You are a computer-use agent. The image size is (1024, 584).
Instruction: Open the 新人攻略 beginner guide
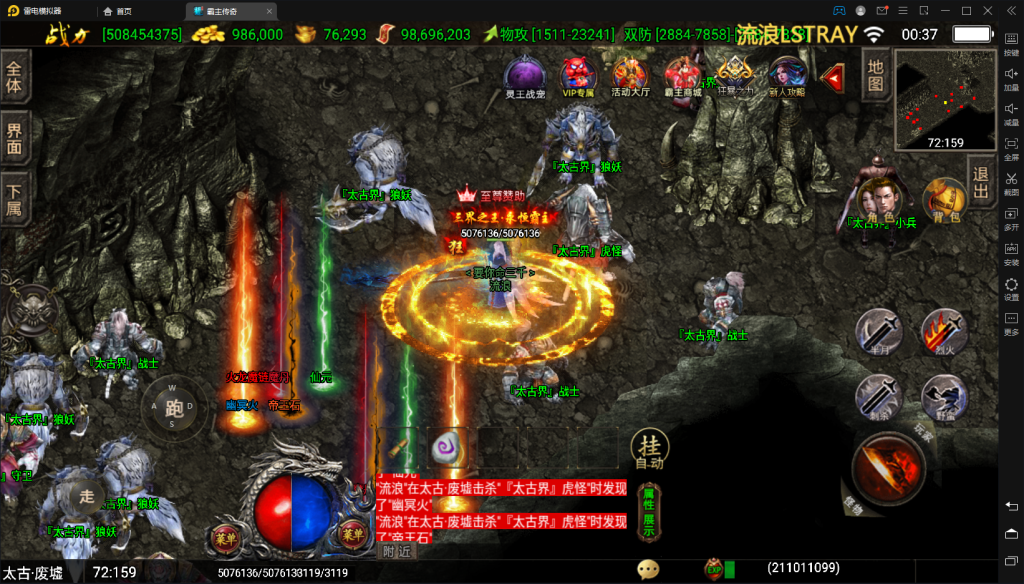(x=787, y=76)
